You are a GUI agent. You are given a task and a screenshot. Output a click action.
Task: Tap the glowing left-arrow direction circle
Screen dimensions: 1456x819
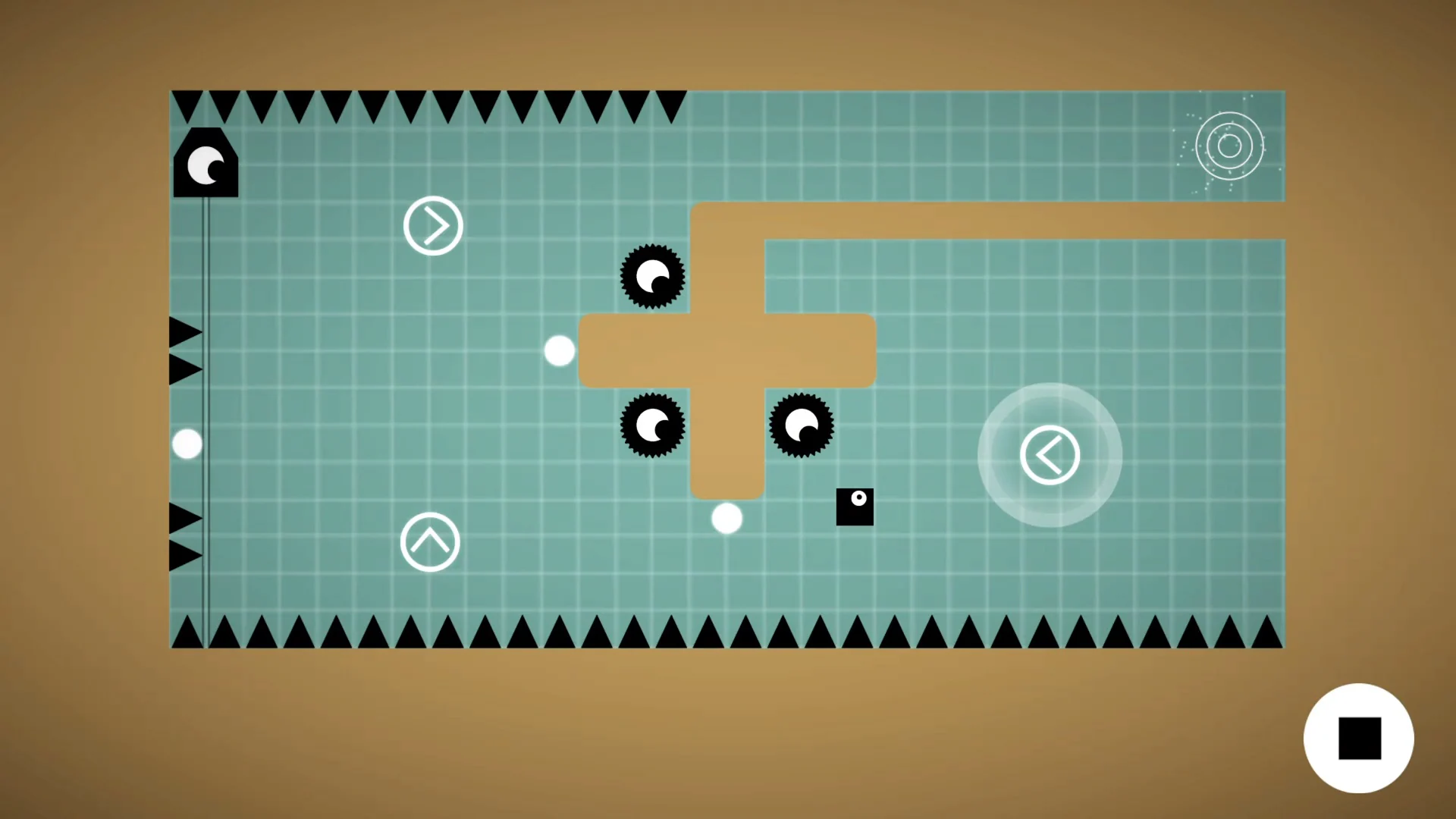click(1050, 453)
